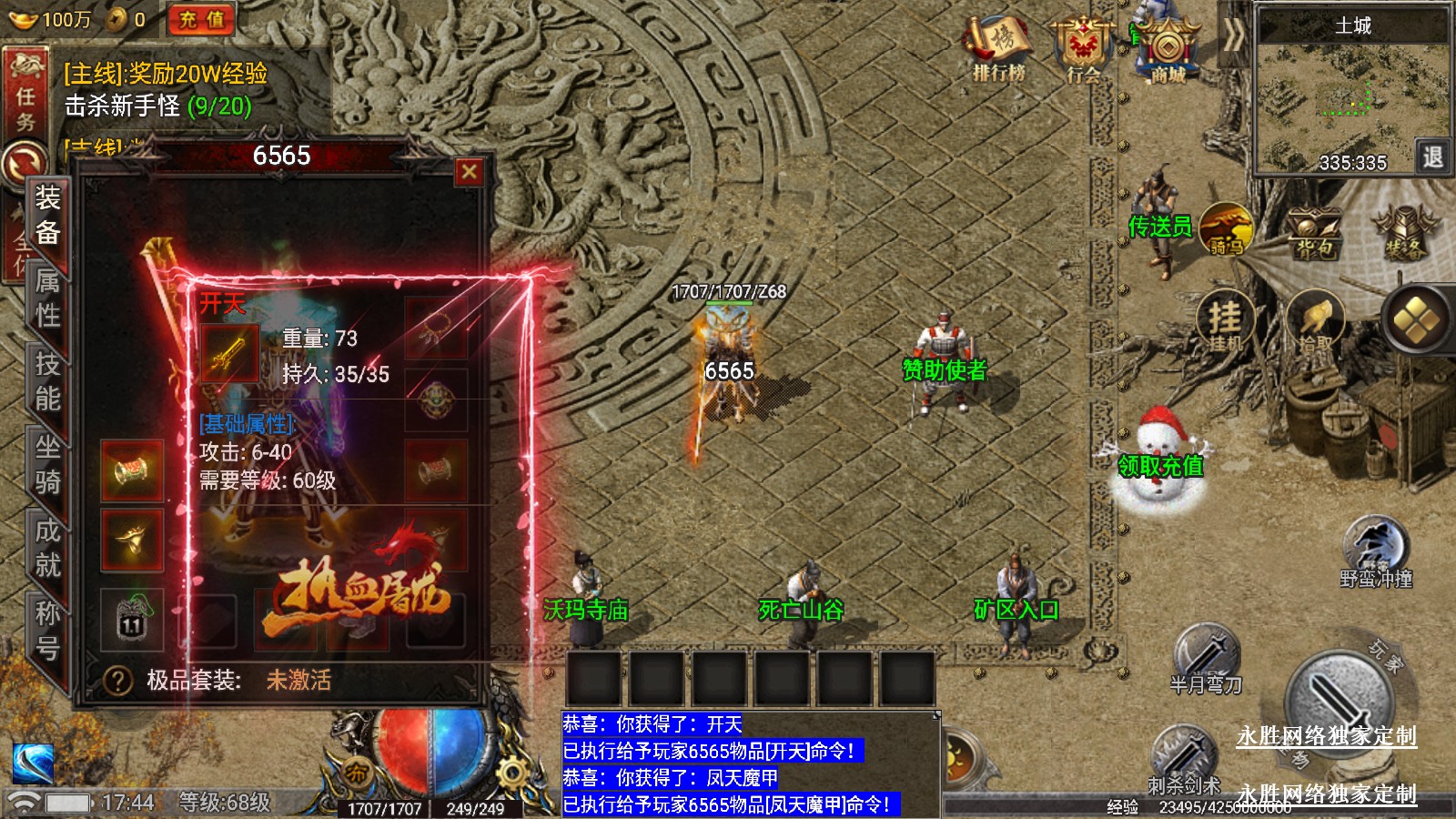Open the 行会 guild menu
The image size is (1456, 819).
click(x=1083, y=50)
